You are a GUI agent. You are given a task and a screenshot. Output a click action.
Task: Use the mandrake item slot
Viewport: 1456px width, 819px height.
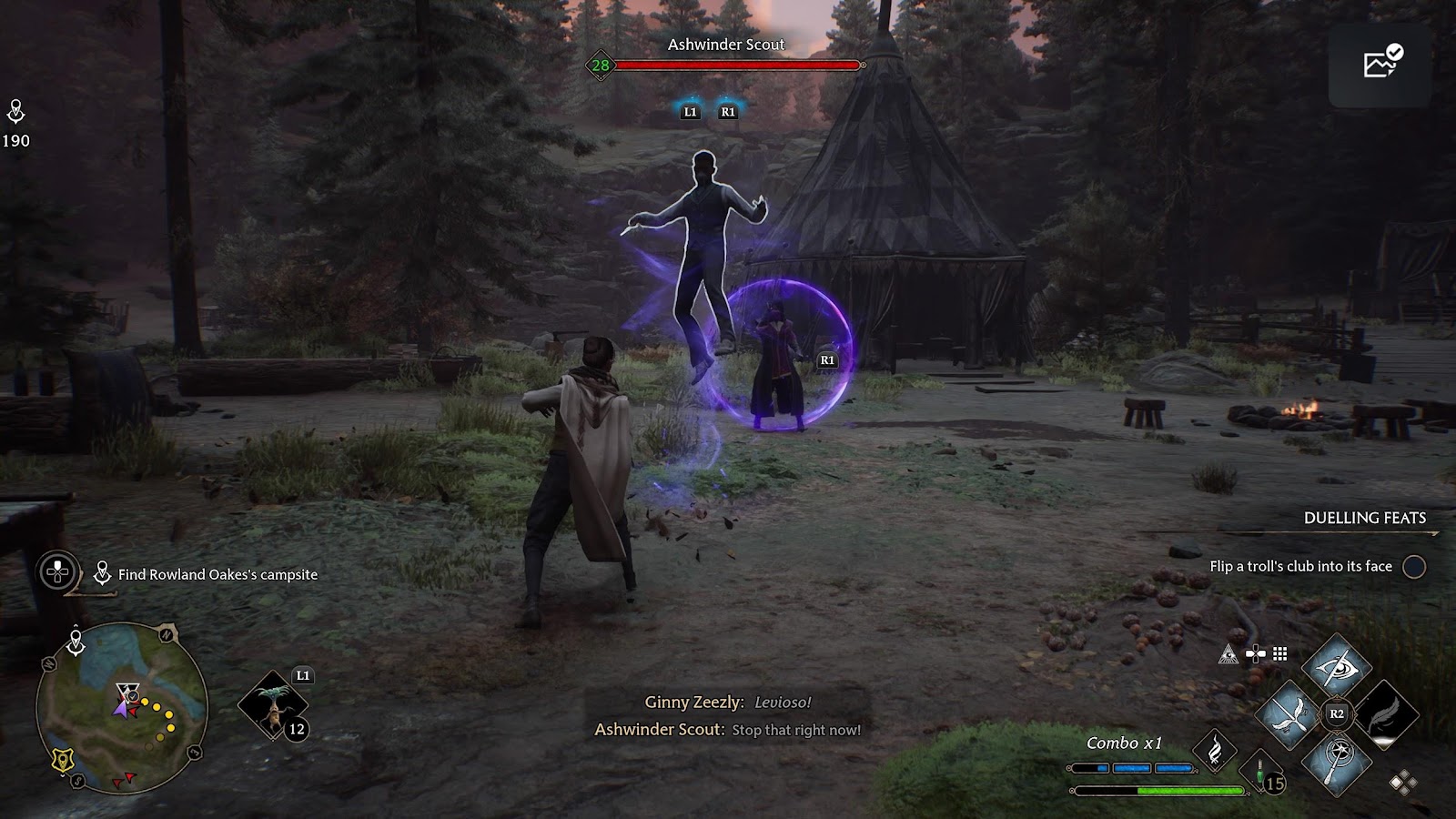pos(273,705)
